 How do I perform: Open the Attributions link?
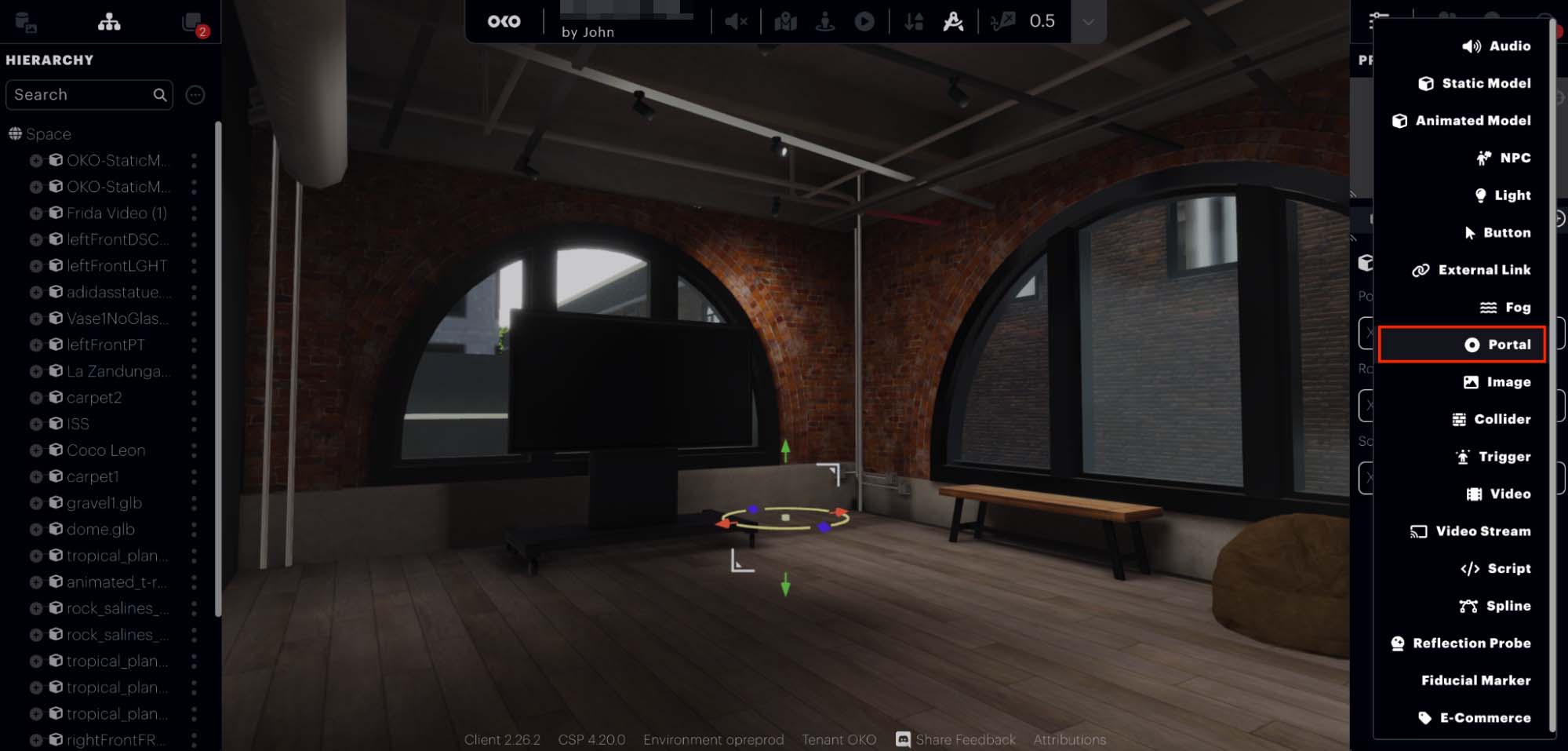pos(1069,740)
